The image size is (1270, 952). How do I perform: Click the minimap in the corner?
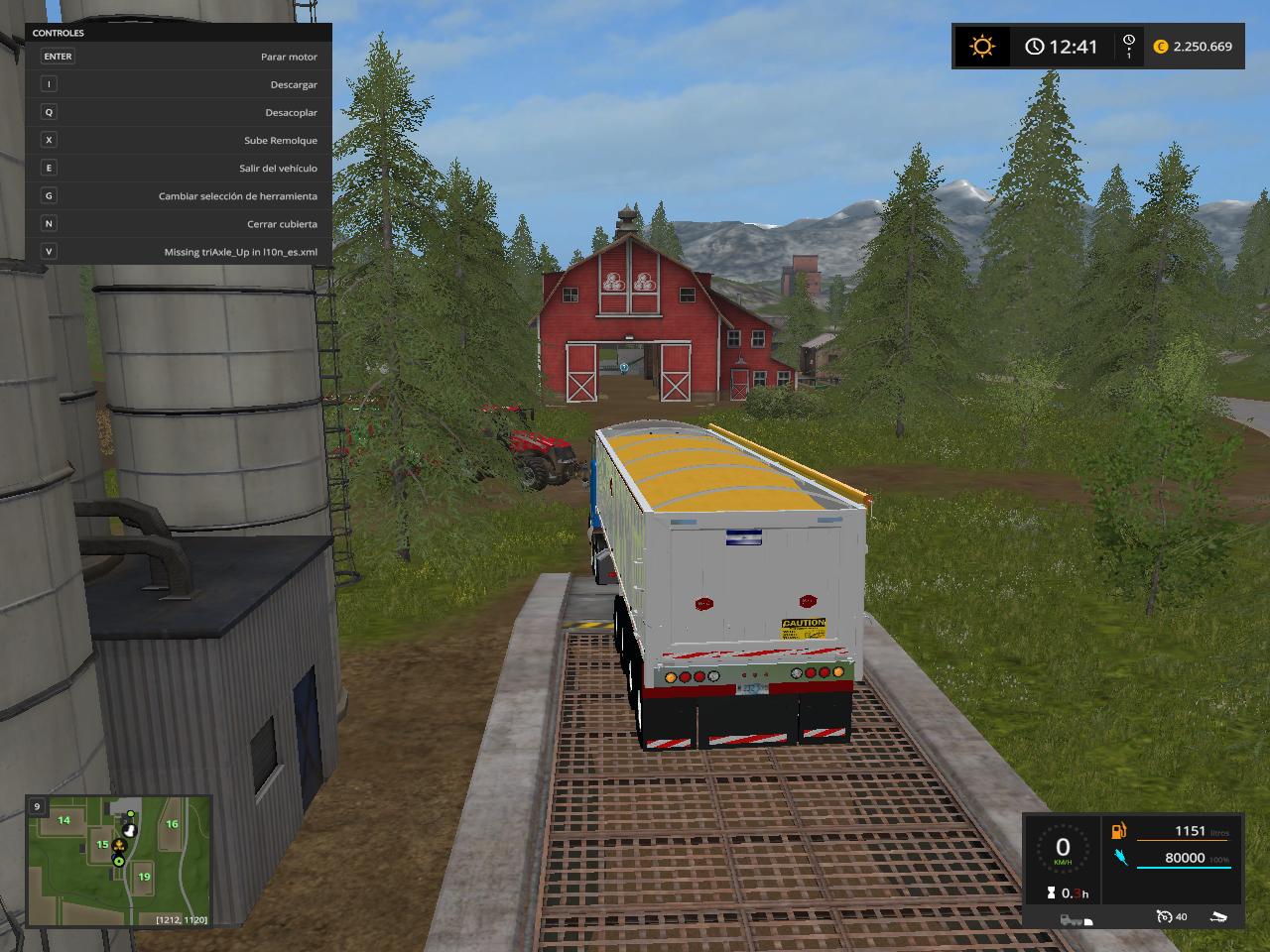pyautogui.click(x=119, y=861)
